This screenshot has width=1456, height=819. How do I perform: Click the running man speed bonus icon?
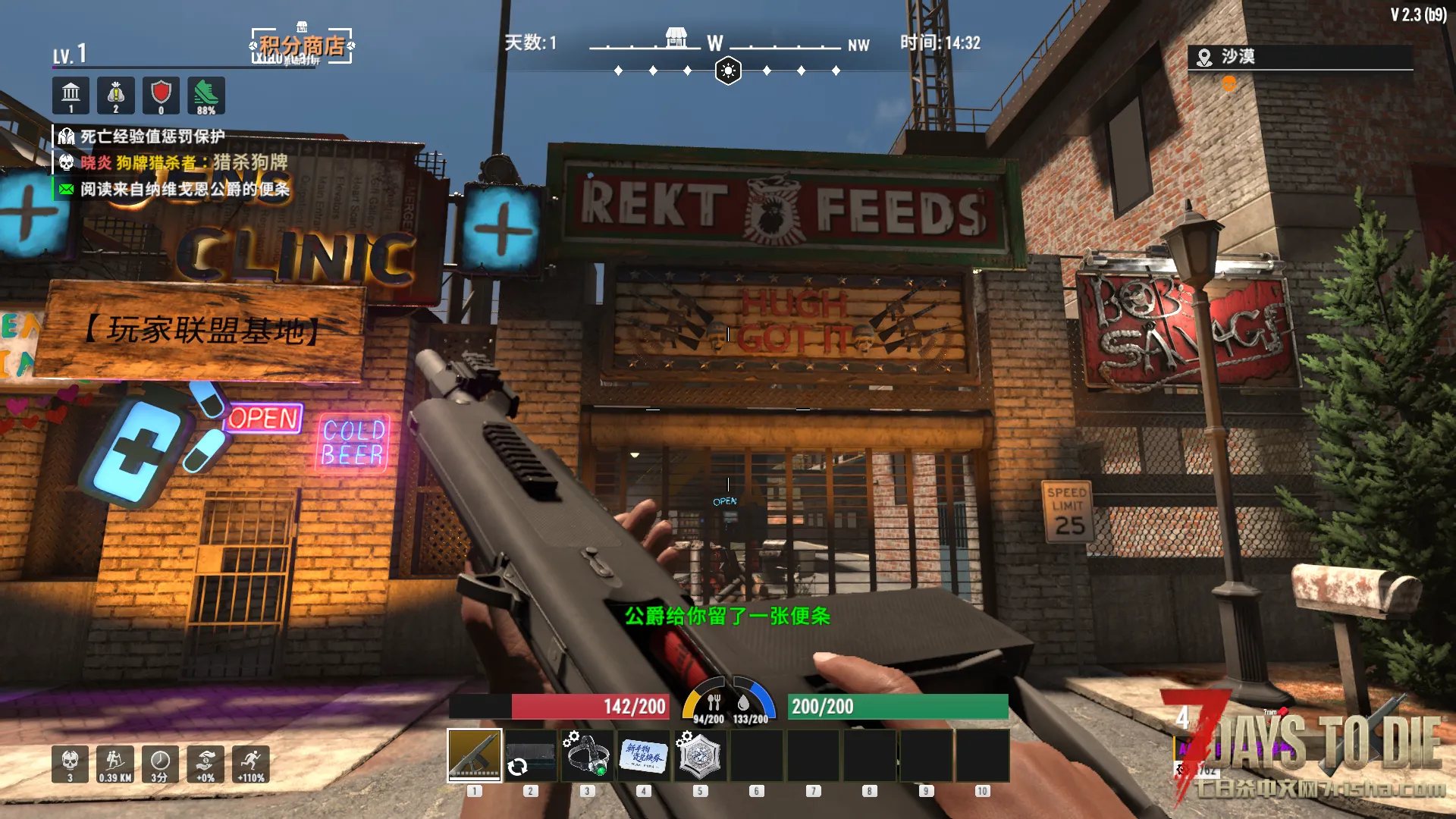point(251,763)
